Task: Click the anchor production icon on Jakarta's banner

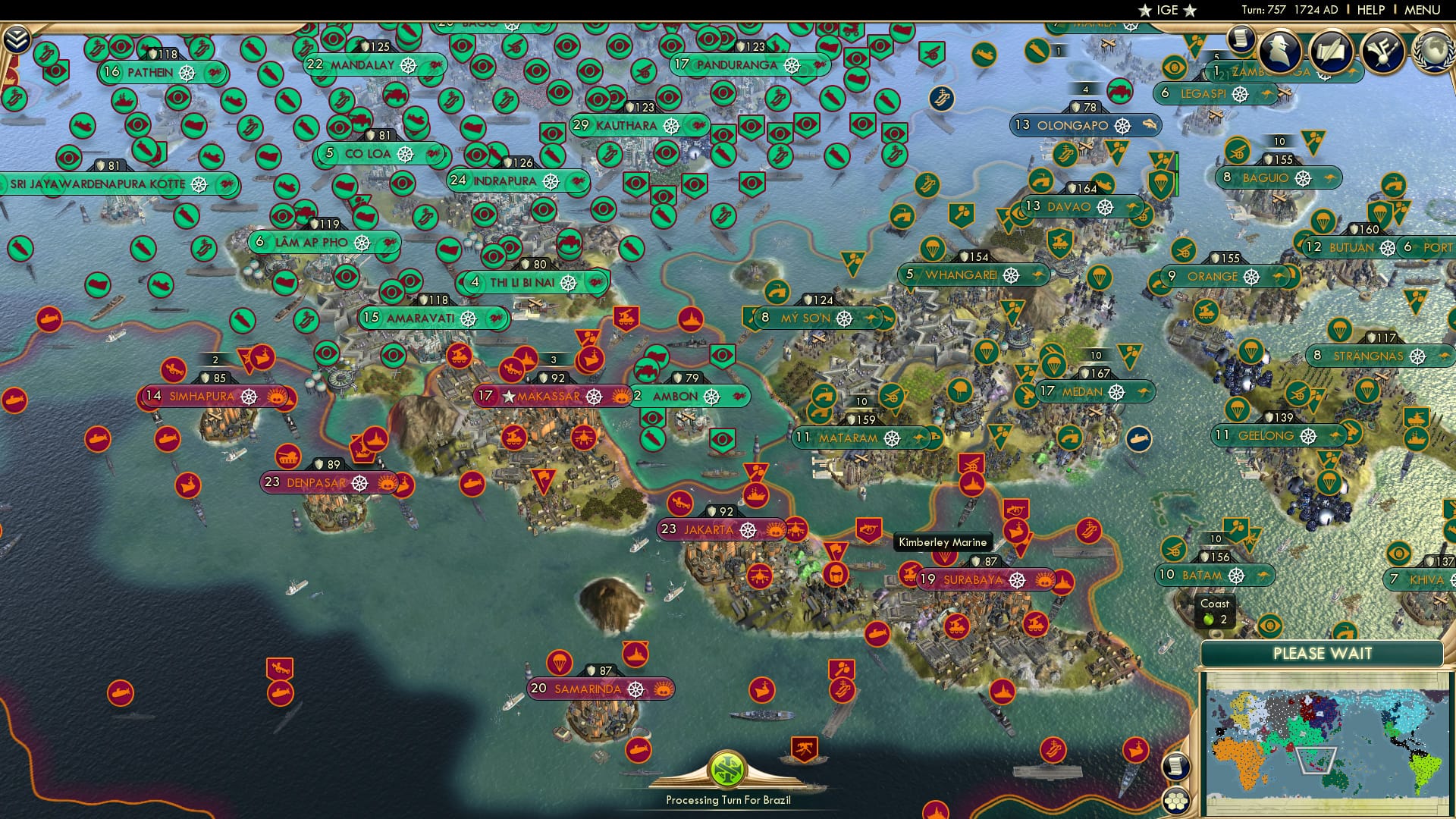Action: tap(749, 529)
